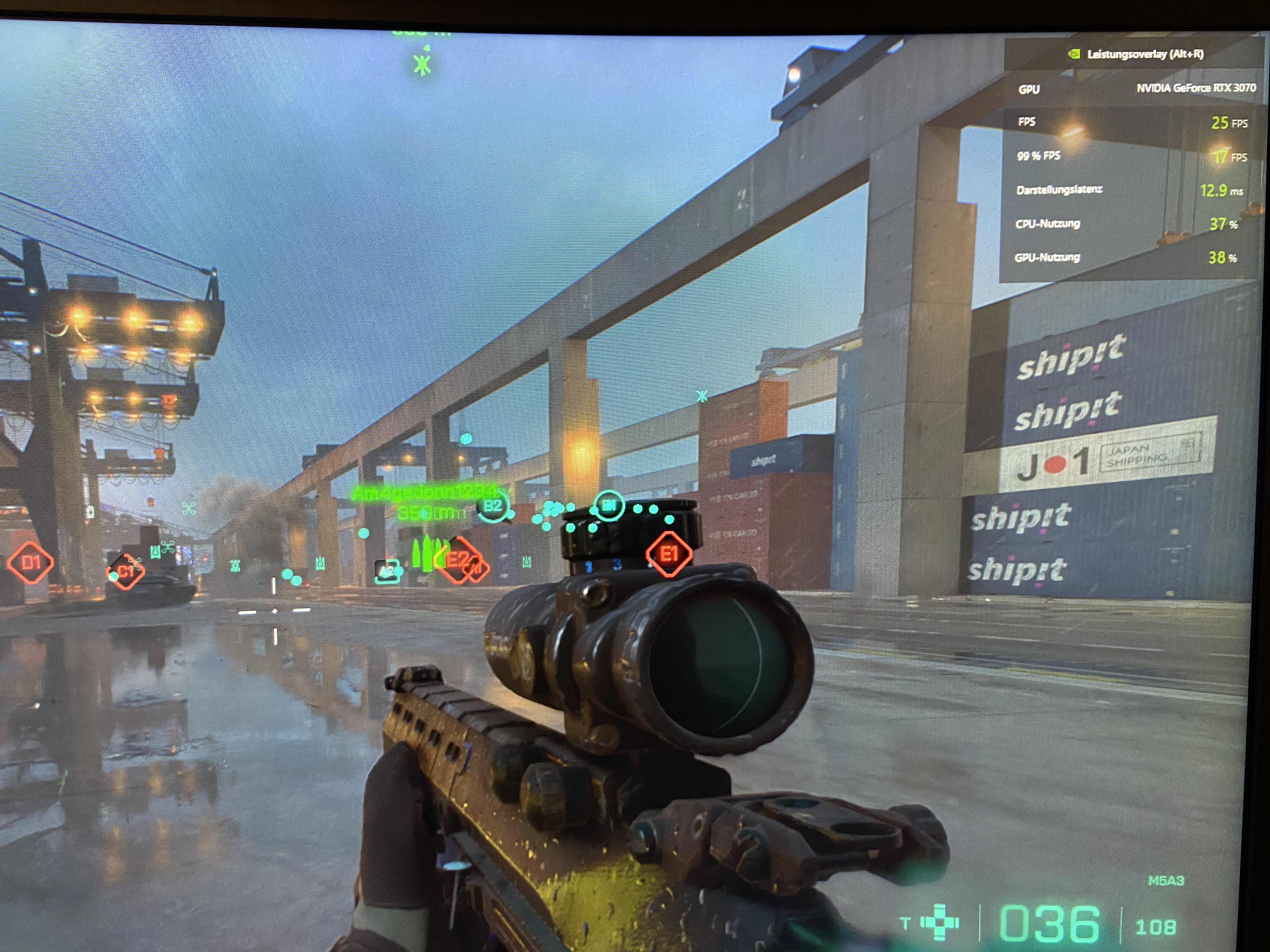Select the red D1 objective marker
This screenshot has height=952, width=1270.
(31, 562)
